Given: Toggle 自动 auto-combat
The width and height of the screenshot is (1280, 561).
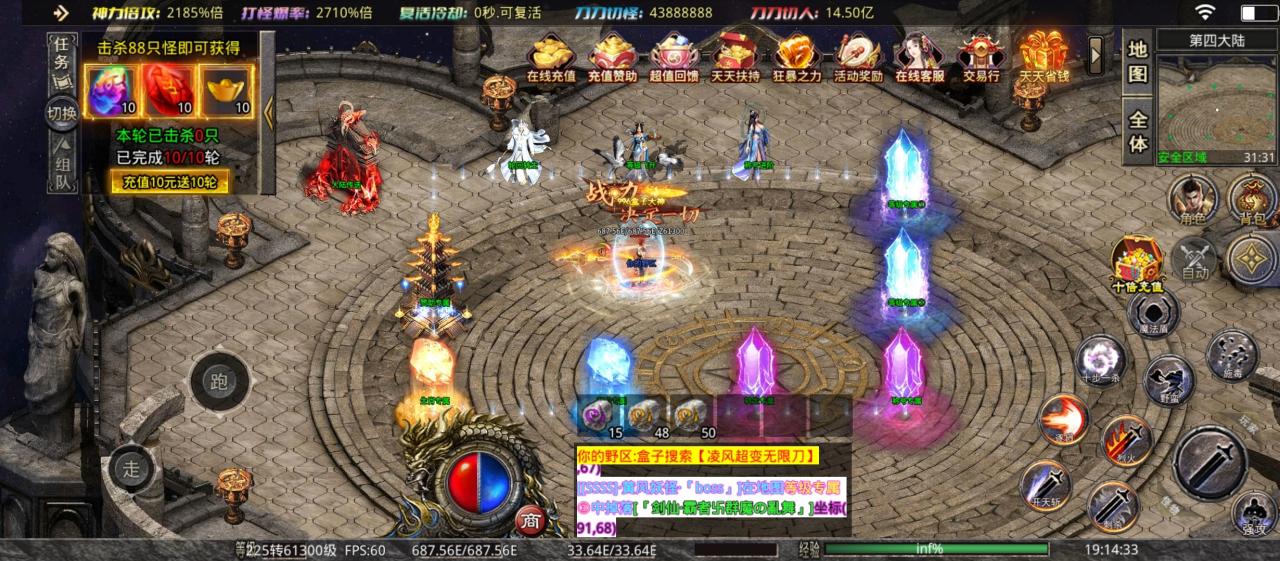Looking at the screenshot, I should [1195, 260].
